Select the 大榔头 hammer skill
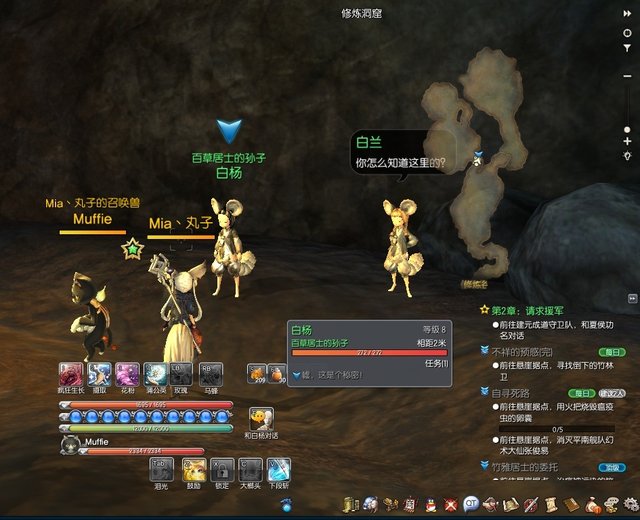The image size is (640, 520). (250, 469)
